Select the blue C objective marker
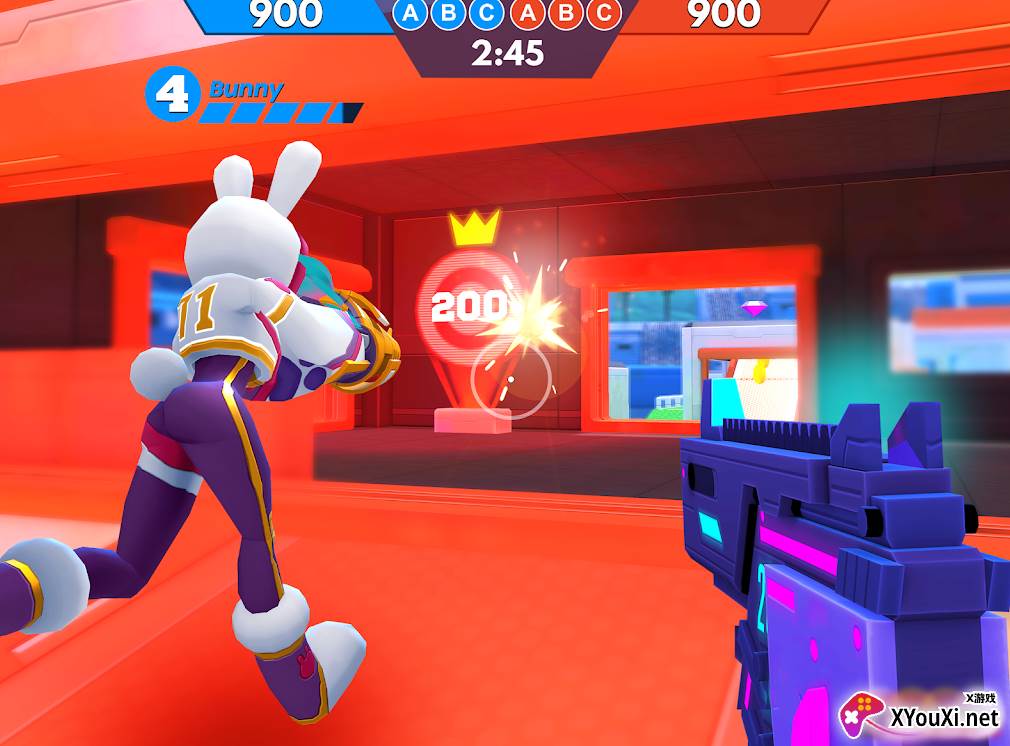This screenshot has width=1010, height=746. (487, 13)
